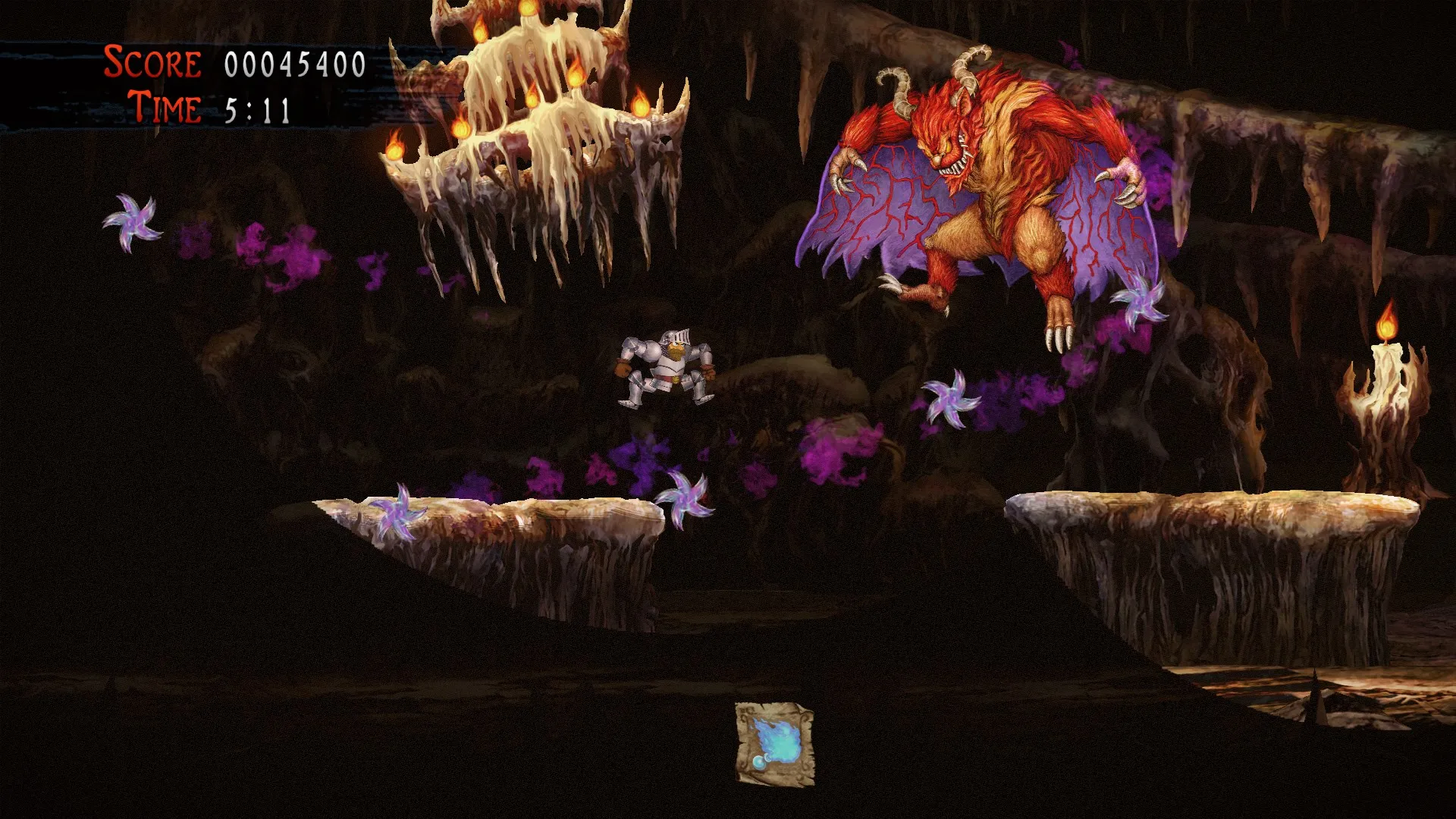Select the blue flame magic parchment icon
The width and height of the screenshot is (1456, 819).
(x=774, y=743)
